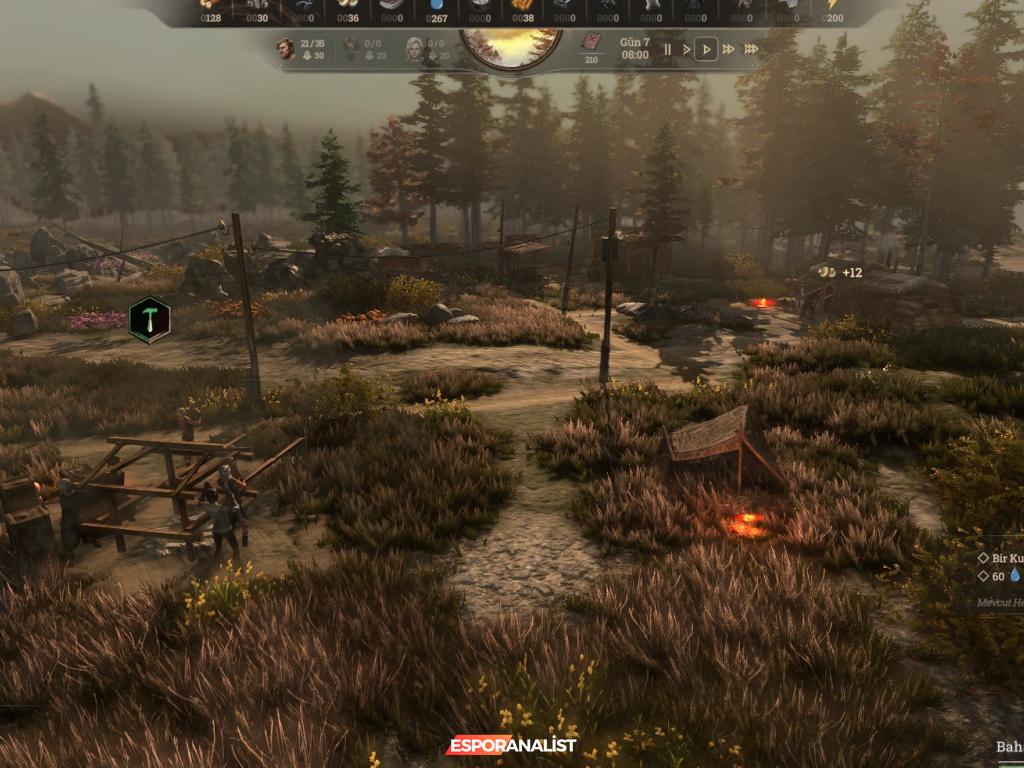Click the wooden planks resource showing 38

click(x=523, y=5)
